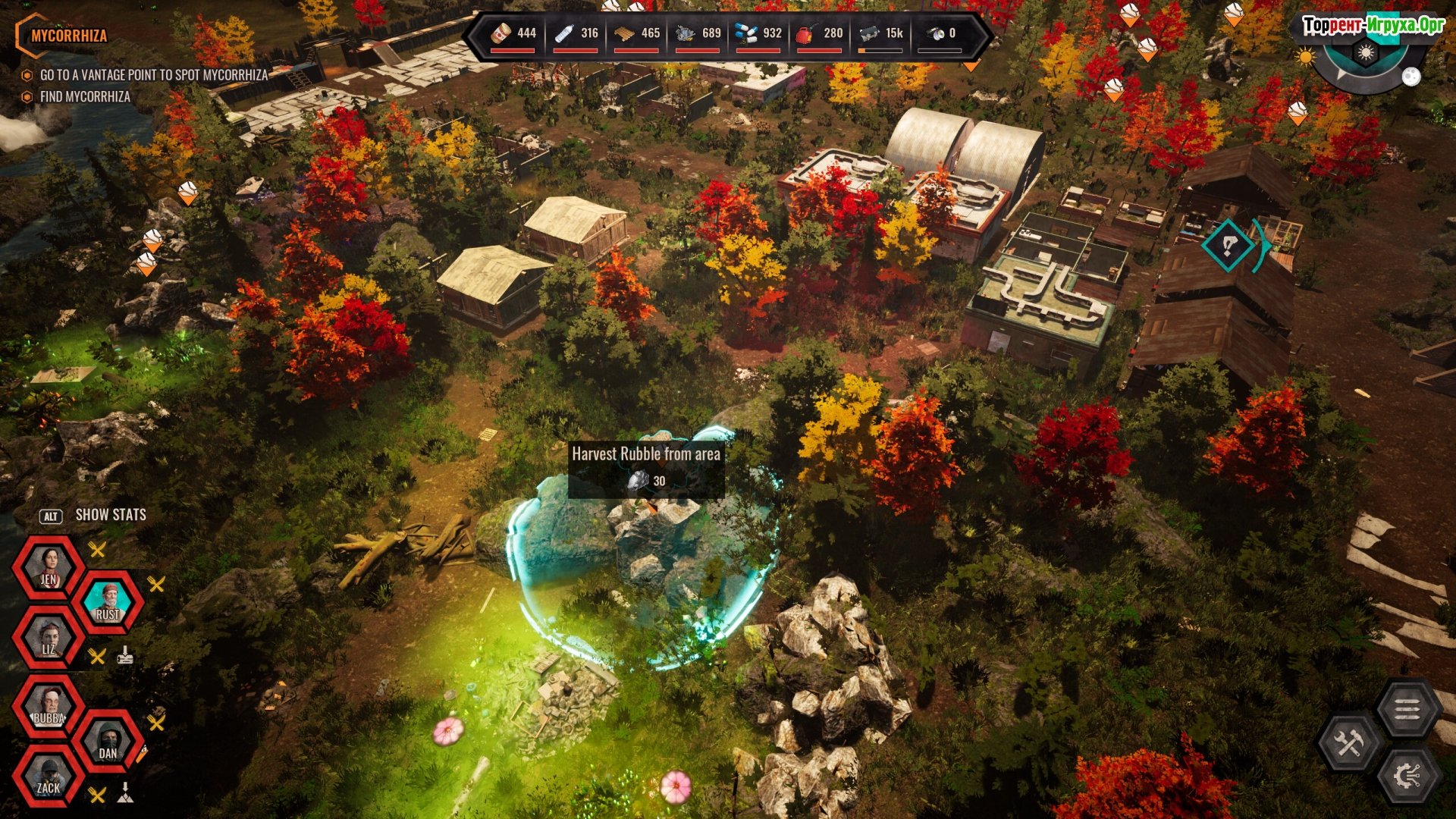1456x819 pixels.
Task: Choose Liz from the survivor list
Action: point(49,638)
